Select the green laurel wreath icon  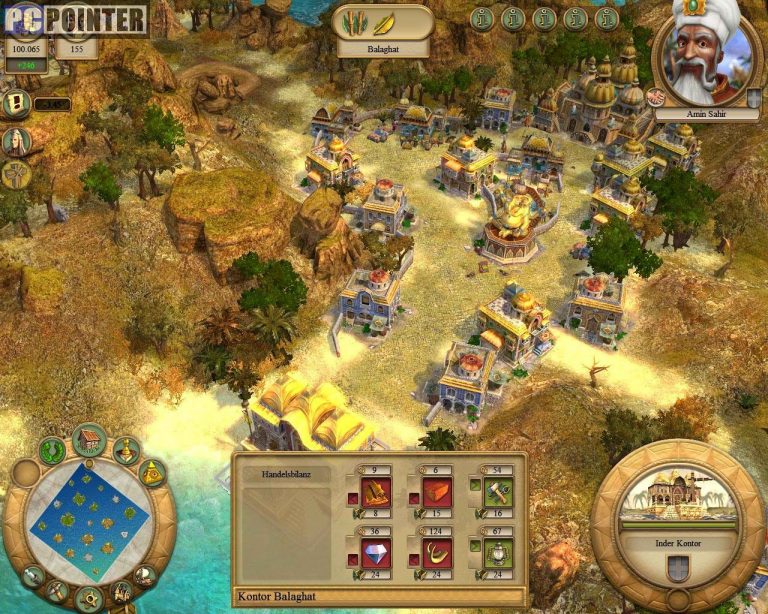point(52,451)
